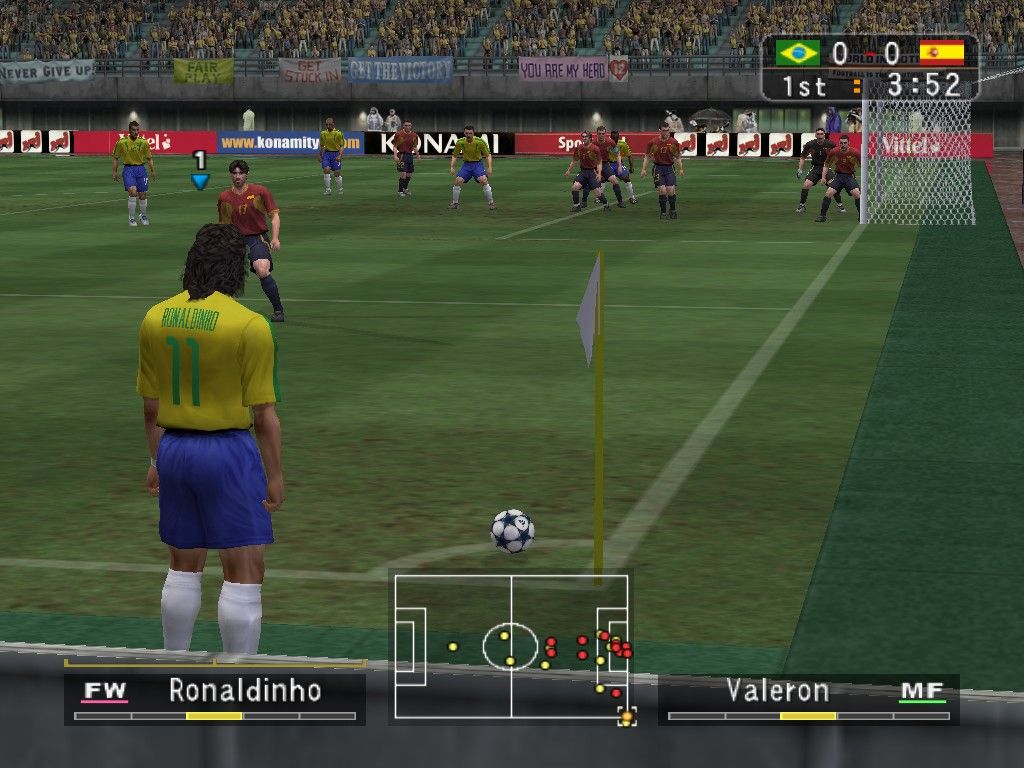1024x768 pixels.
Task: Click the Spain flag on the scoreboard
Action: pos(941,53)
